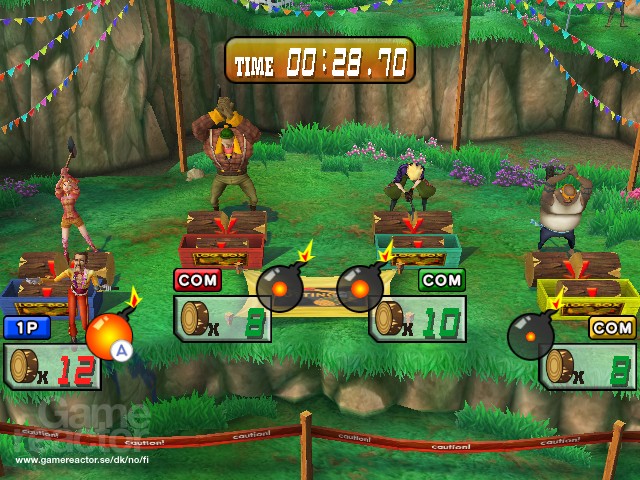Select the blue 1P player badge

[x=27, y=327]
